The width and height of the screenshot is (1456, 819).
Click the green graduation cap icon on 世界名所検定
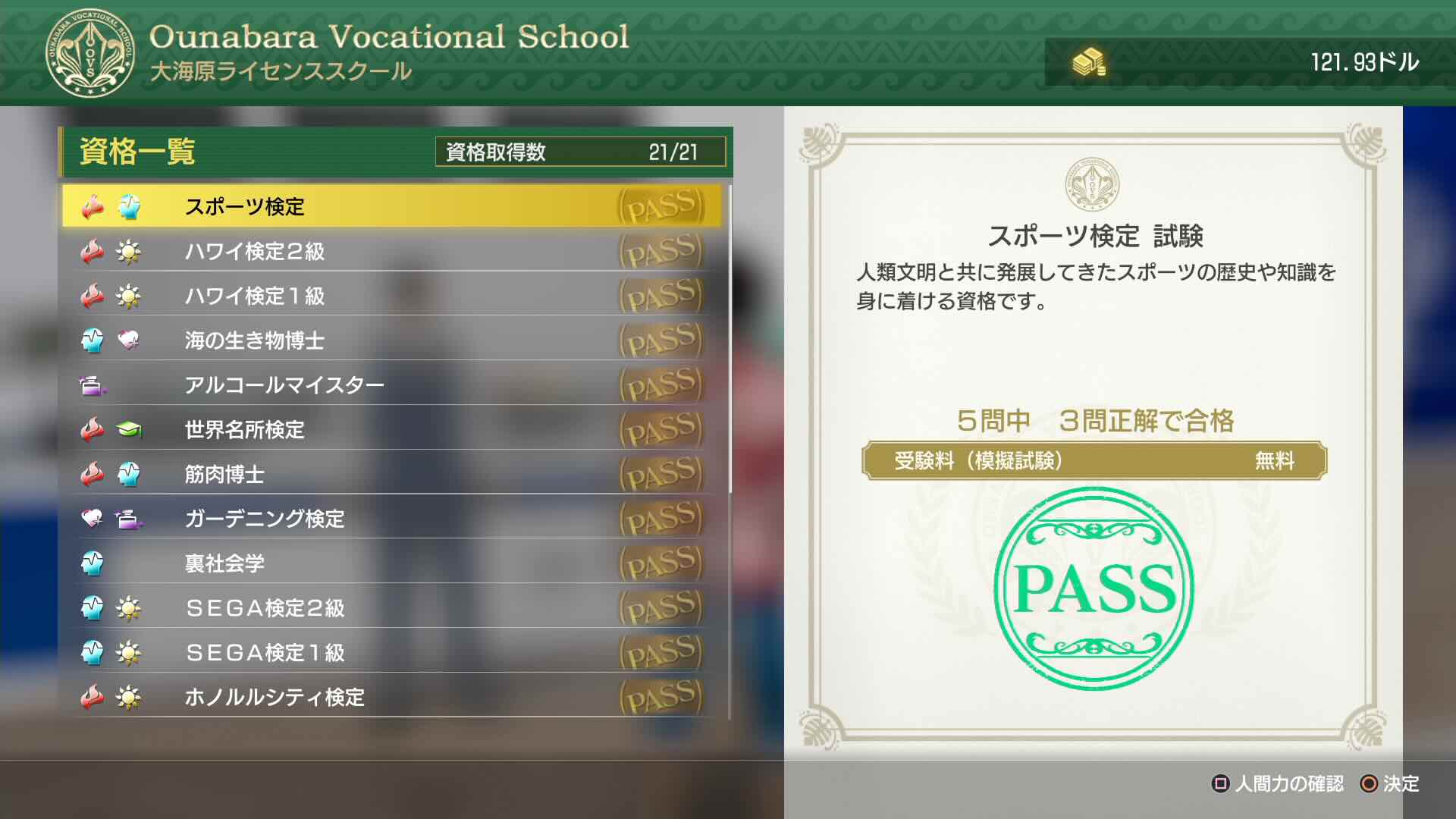click(x=131, y=430)
